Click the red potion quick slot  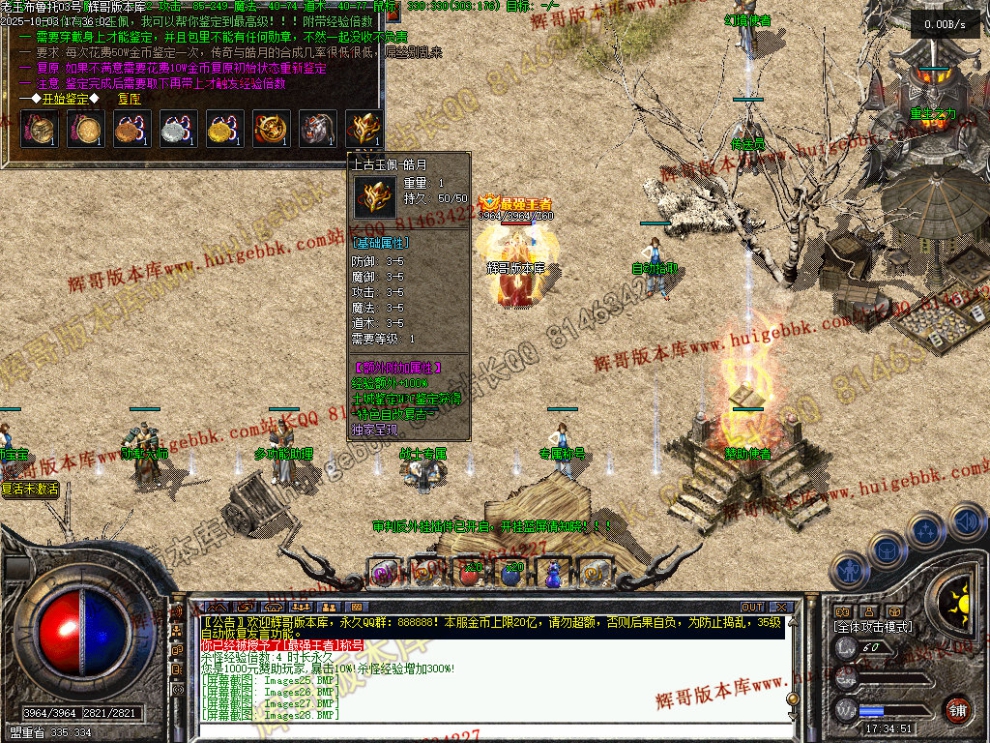(x=470, y=573)
